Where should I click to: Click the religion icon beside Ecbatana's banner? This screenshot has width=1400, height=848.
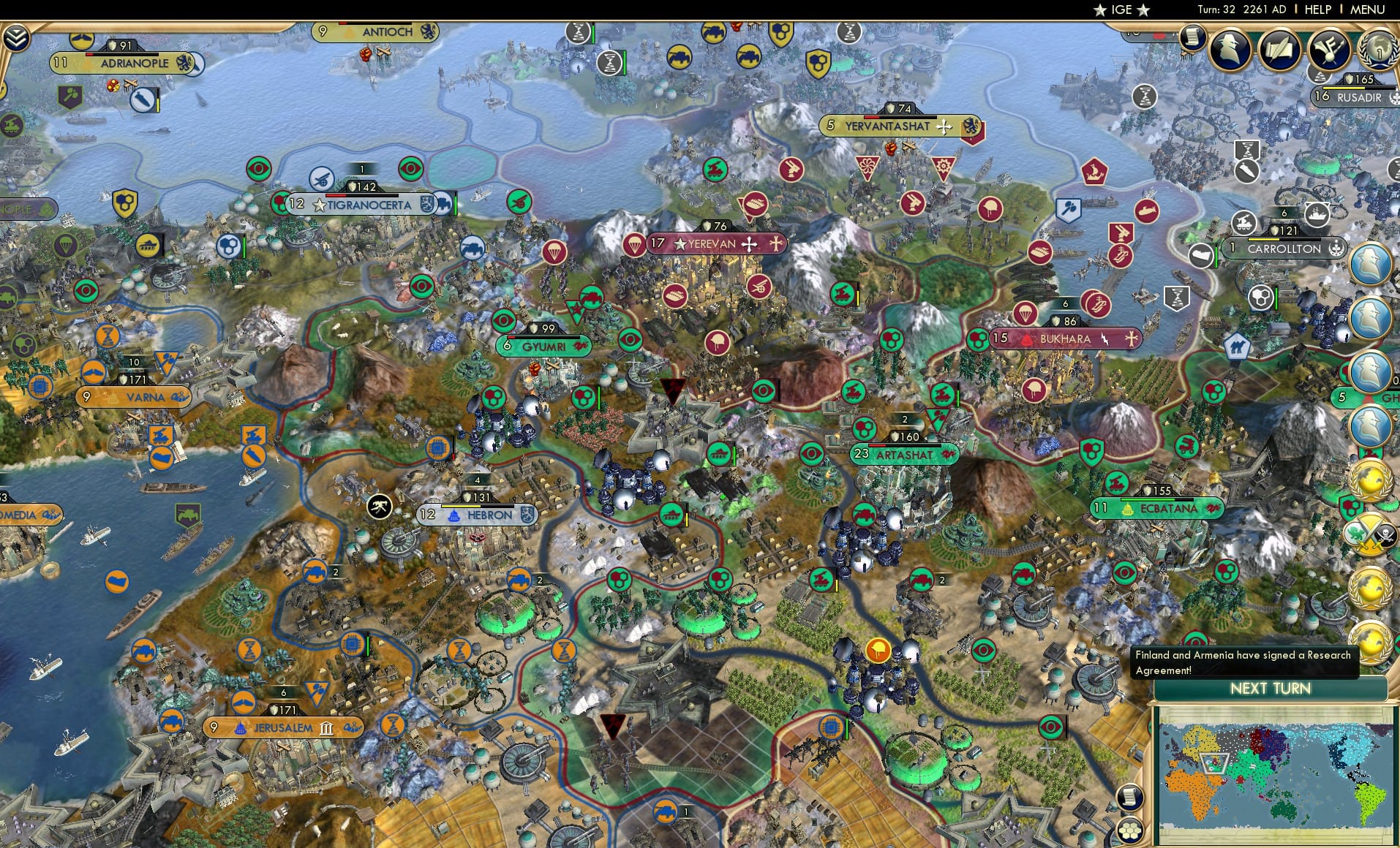pos(1213,507)
